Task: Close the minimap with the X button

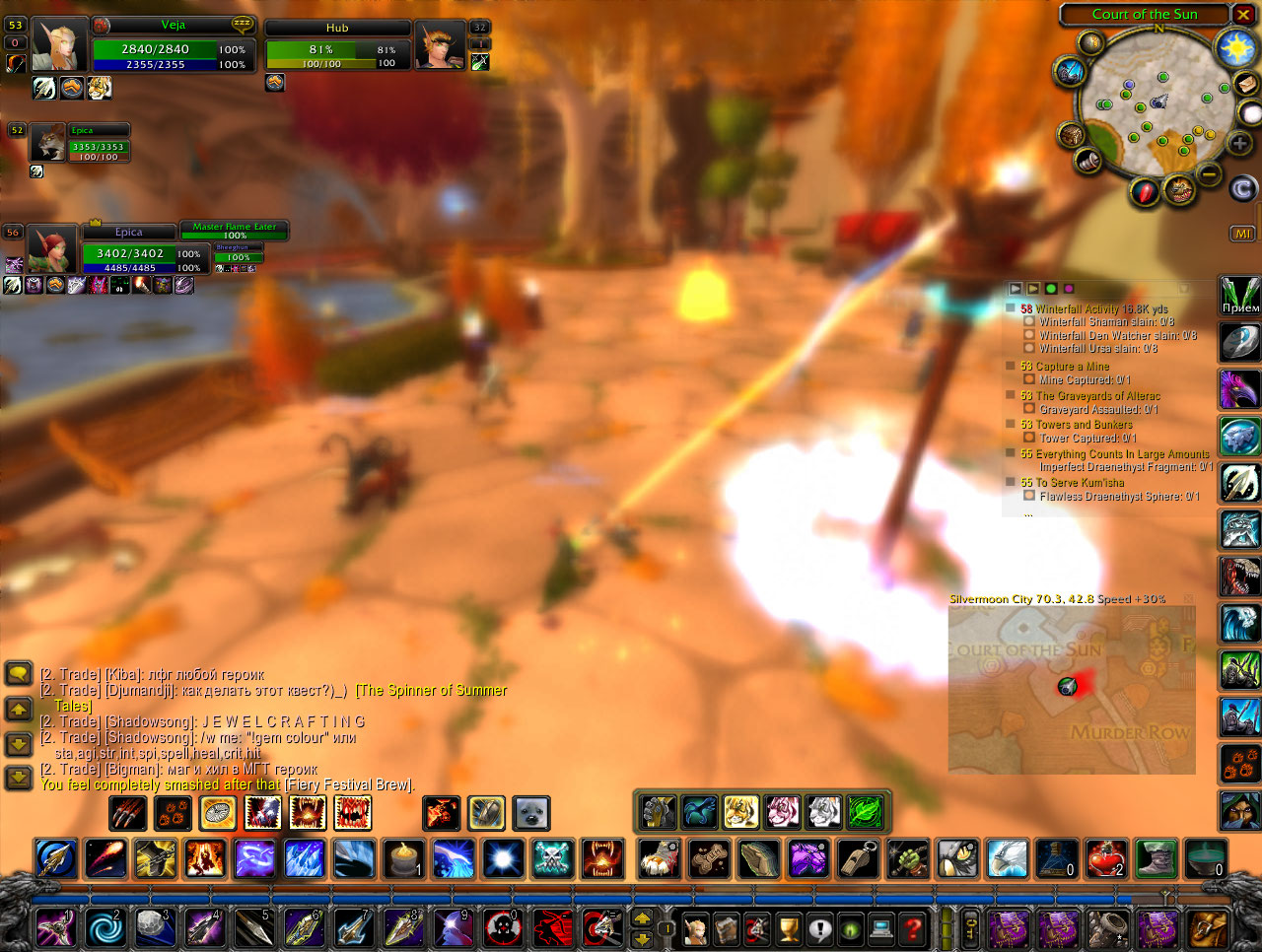Action: pyautogui.click(x=1244, y=15)
